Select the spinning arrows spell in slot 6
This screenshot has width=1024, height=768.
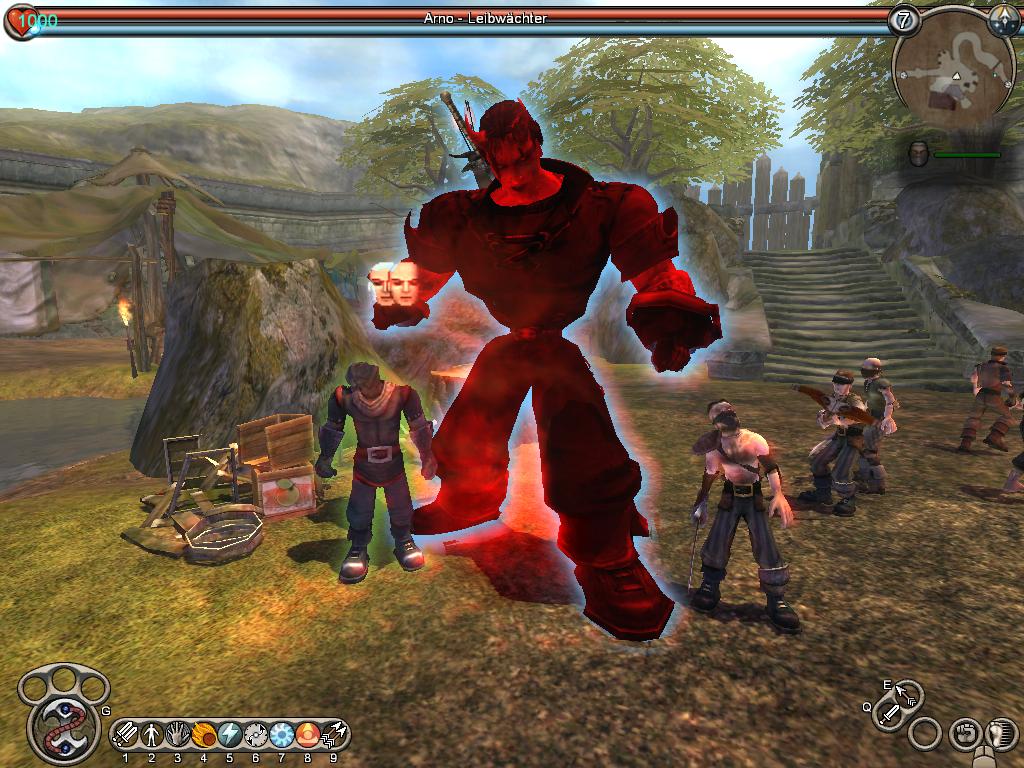click(256, 735)
